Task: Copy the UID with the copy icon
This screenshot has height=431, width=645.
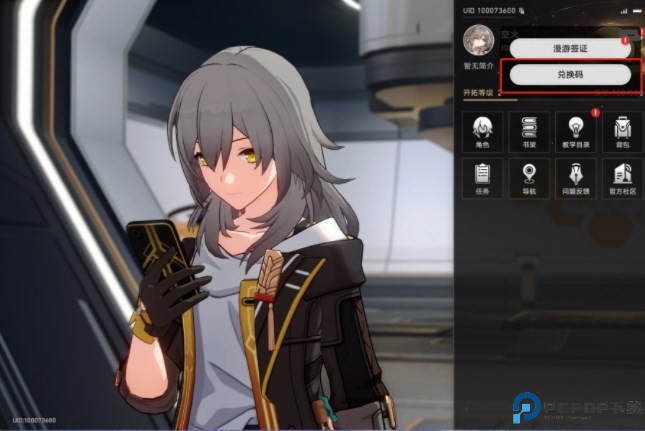Action: [522, 10]
